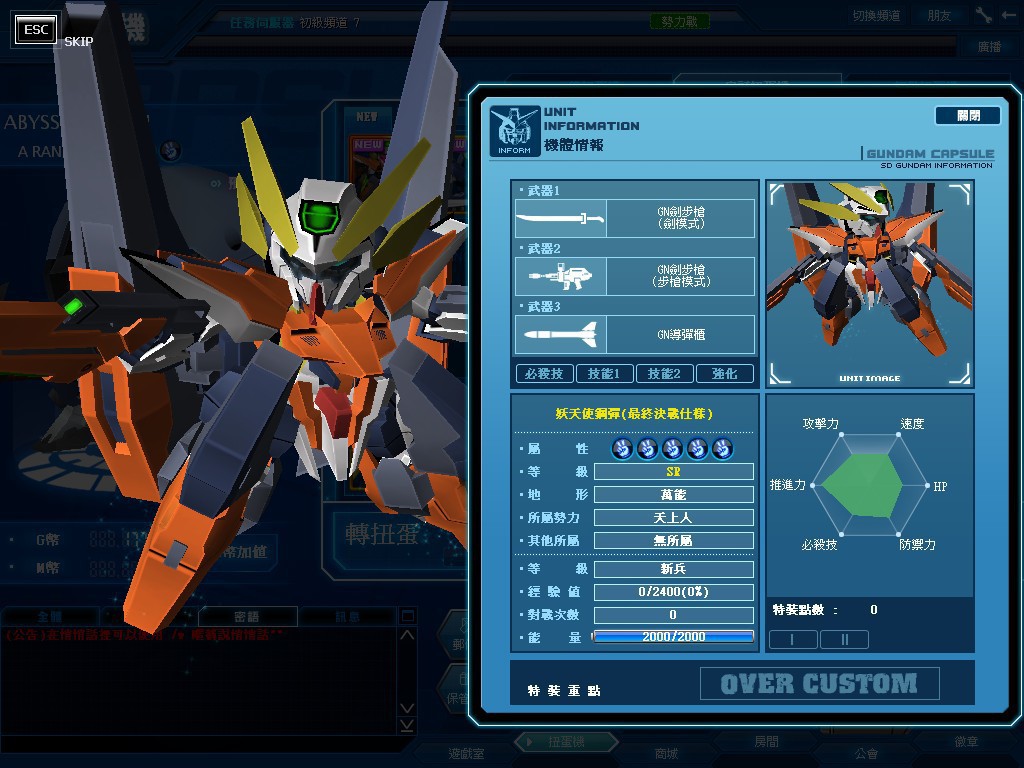Viewport: 1024px width, 768px height.
Task: Open the 技能2 skill tab
Action: [664, 374]
